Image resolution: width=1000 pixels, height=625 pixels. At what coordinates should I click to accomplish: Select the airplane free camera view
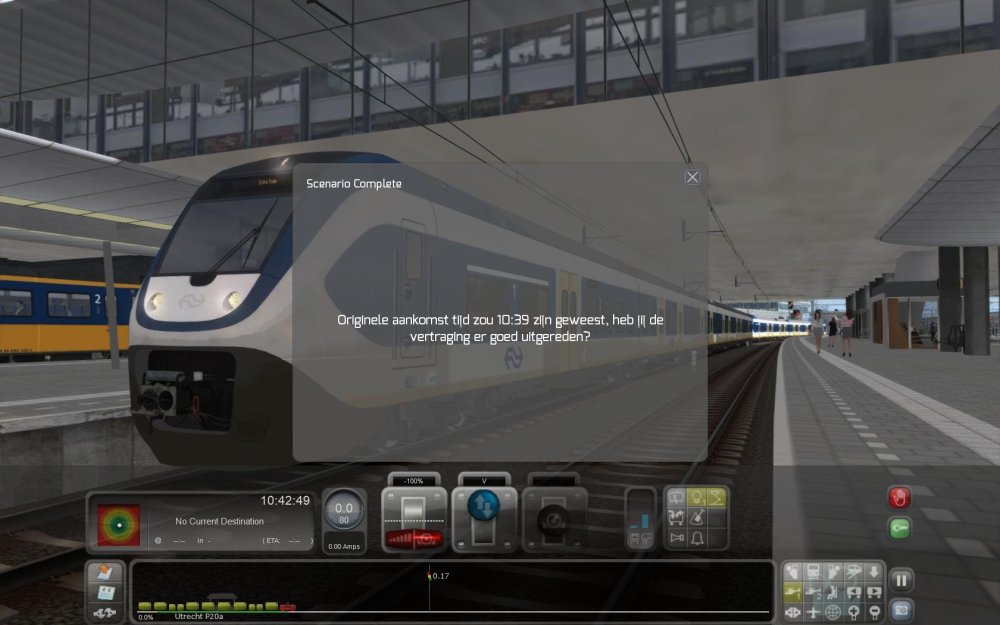[813, 612]
